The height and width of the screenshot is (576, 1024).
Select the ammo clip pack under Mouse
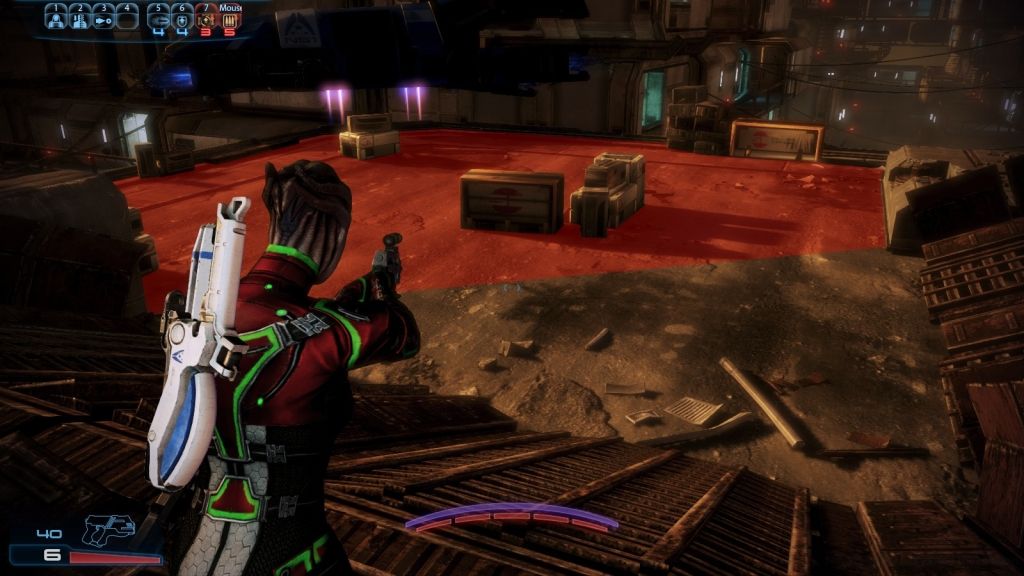231,19
